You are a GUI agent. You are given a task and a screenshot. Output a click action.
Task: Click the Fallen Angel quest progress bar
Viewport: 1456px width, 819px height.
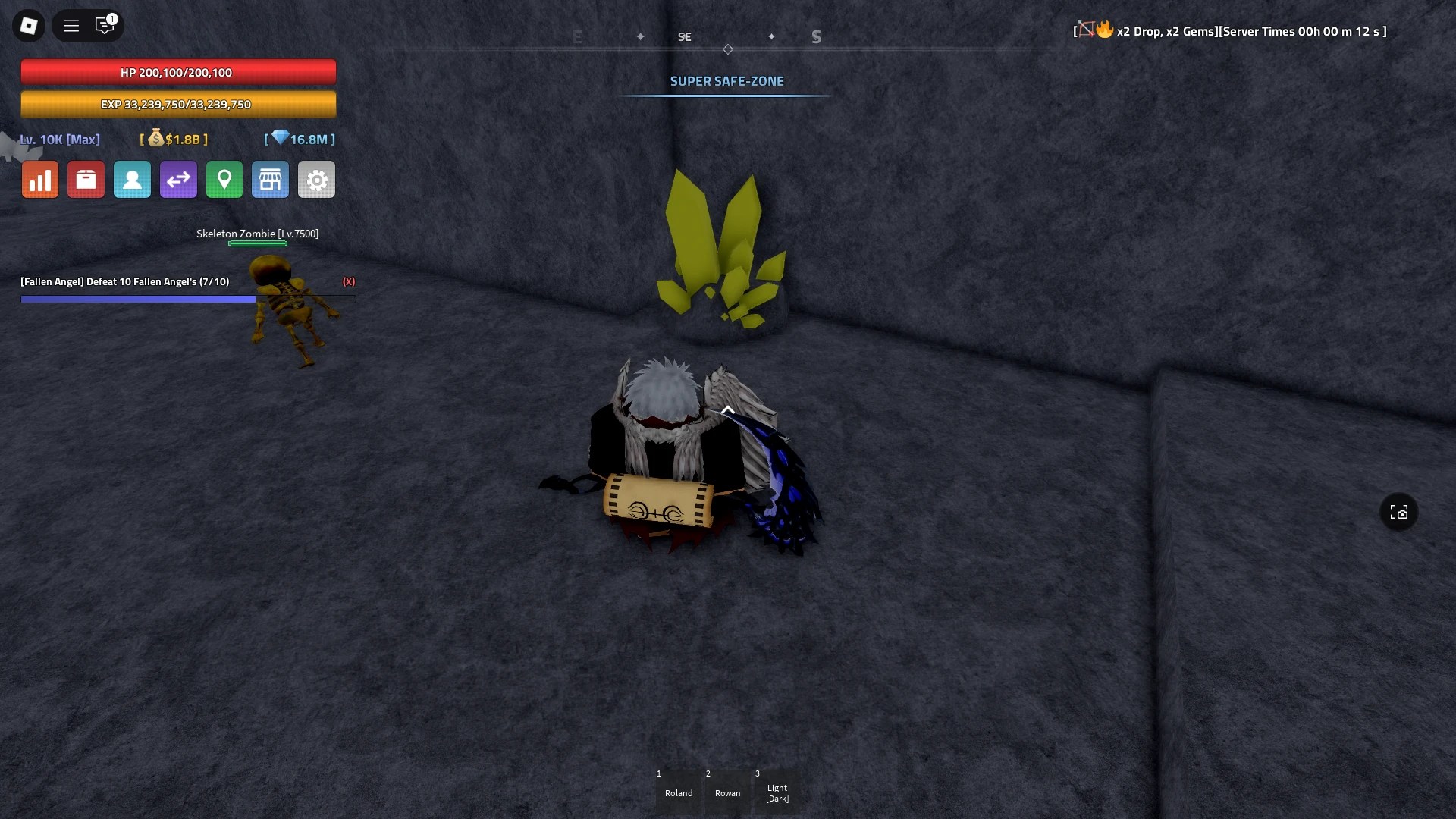[188, 299]
